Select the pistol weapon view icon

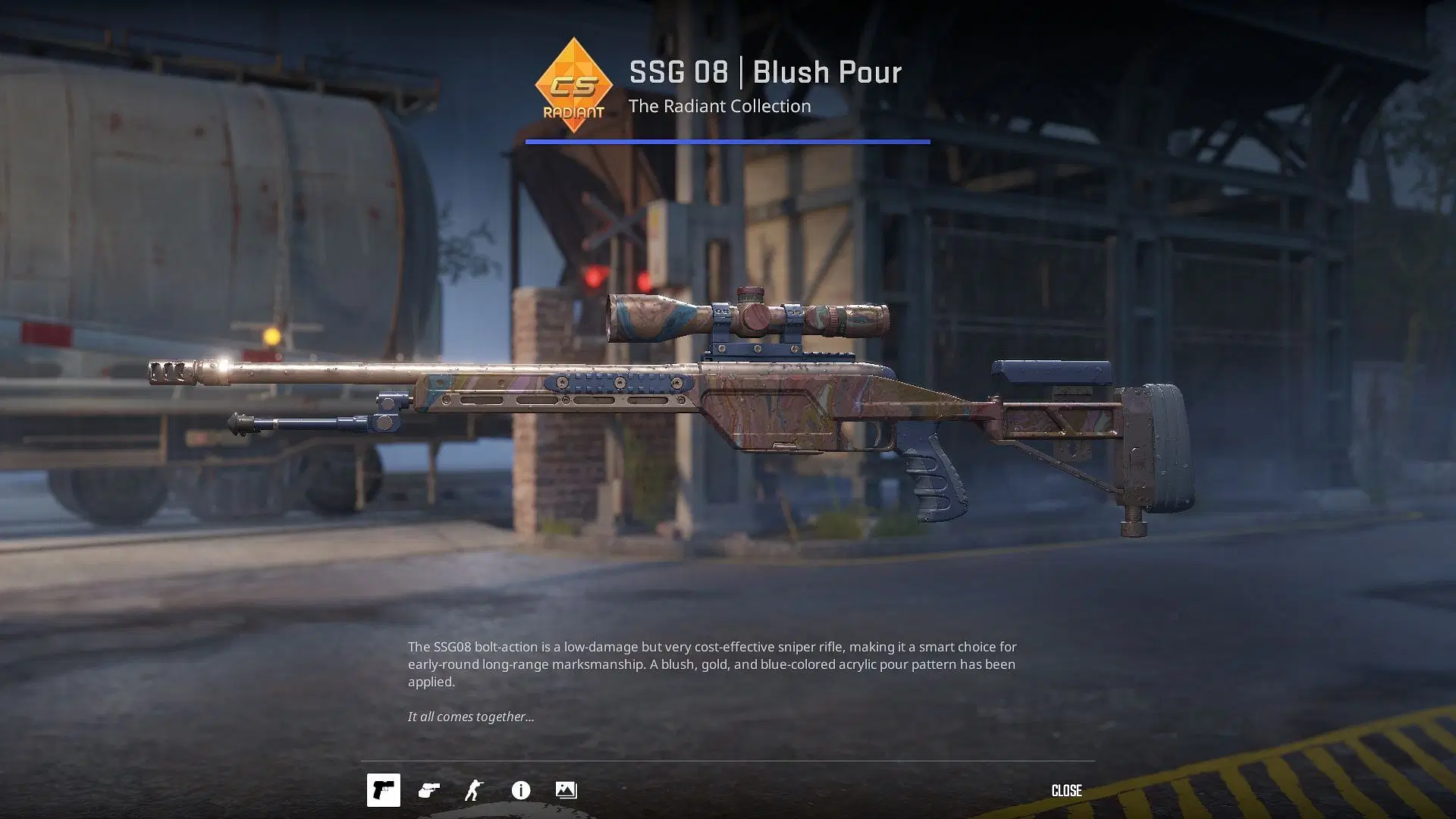pyautogui.click(x=383, y=790)
